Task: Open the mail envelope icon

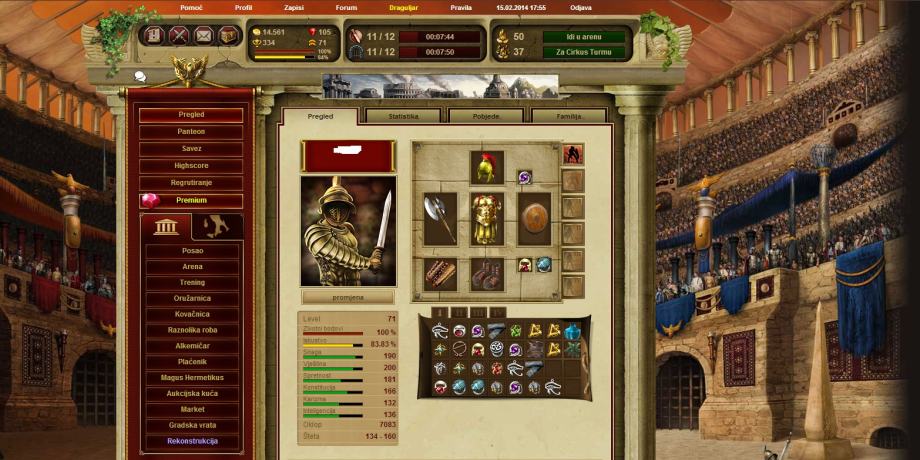Action: (204, 36)
